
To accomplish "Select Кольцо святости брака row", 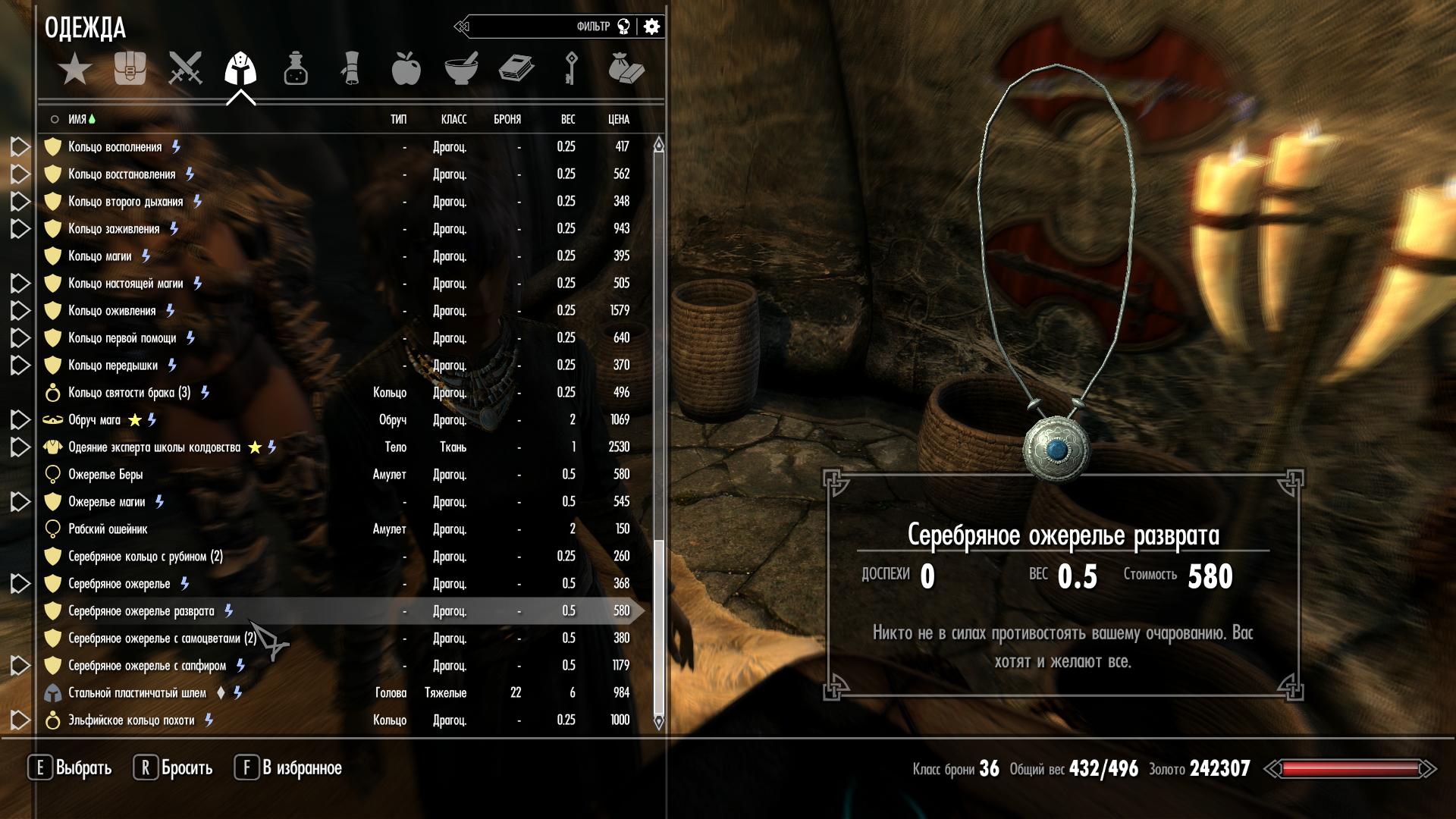I will point(129,393).
